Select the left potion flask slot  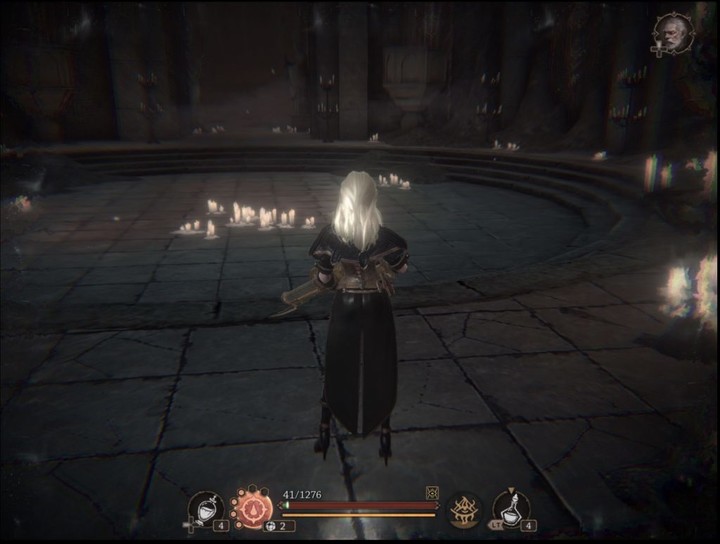[x=205, y=509]
